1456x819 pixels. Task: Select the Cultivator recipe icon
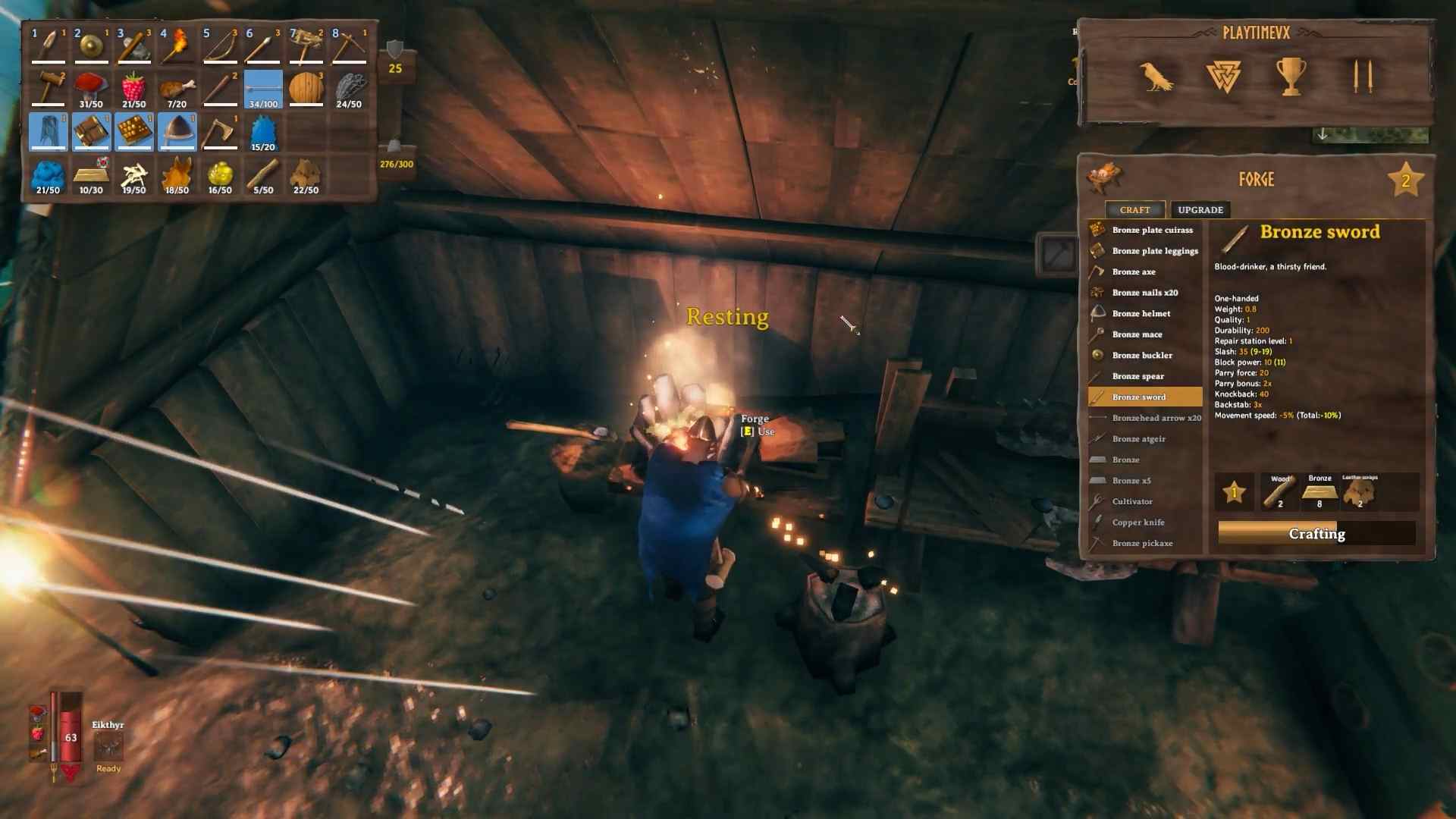click(x=1096, y=501)
